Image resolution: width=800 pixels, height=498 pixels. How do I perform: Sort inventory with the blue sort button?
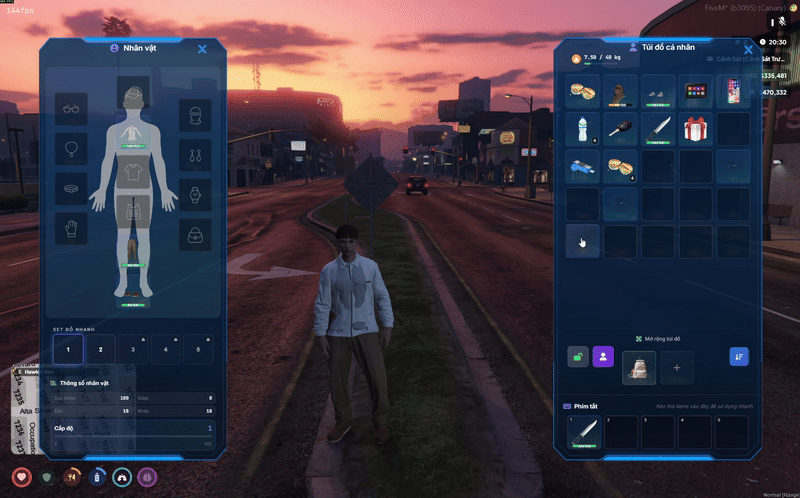pyautogui.click(x=739, y=356)
